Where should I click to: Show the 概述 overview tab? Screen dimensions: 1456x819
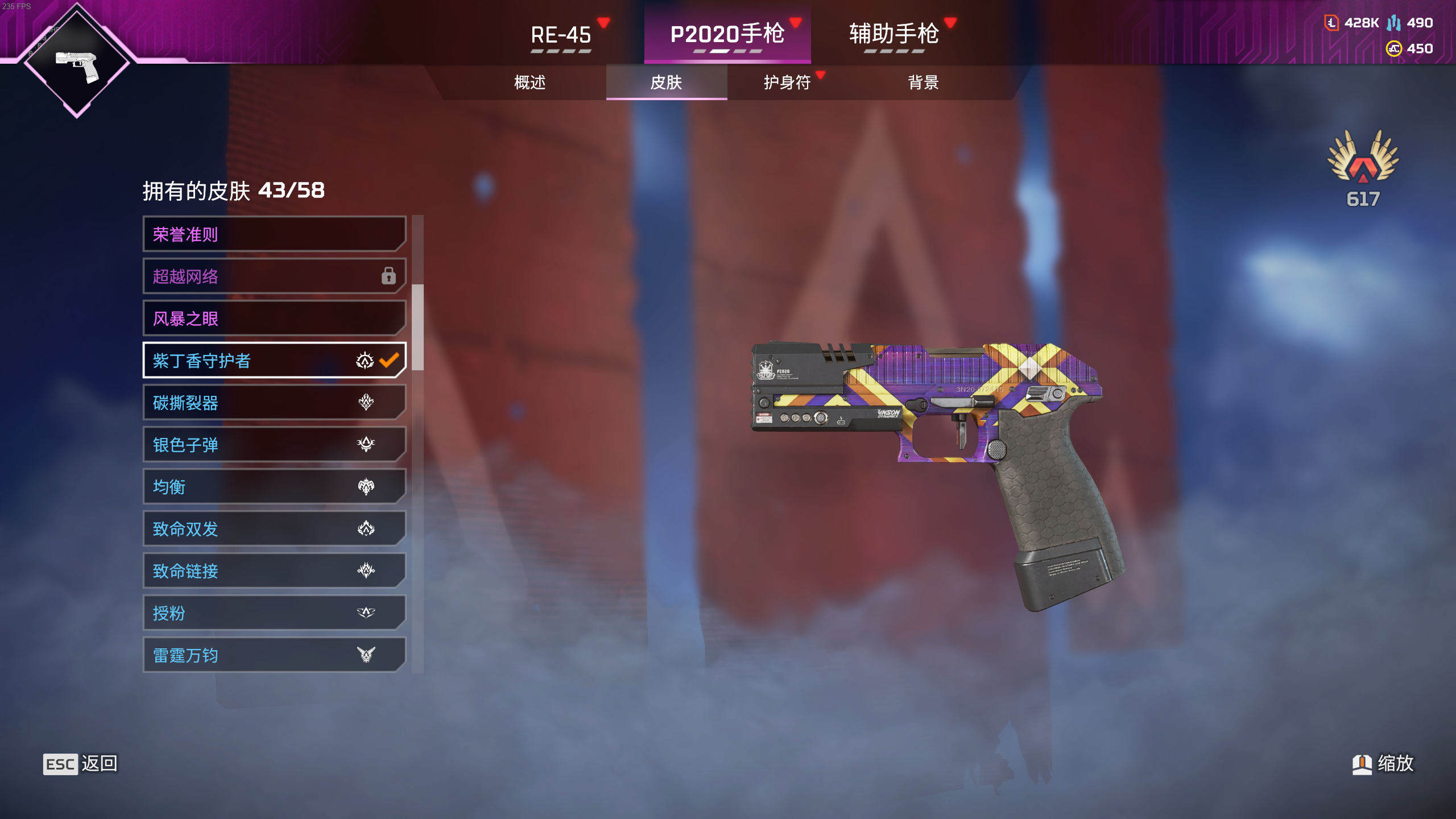[530, 82]
